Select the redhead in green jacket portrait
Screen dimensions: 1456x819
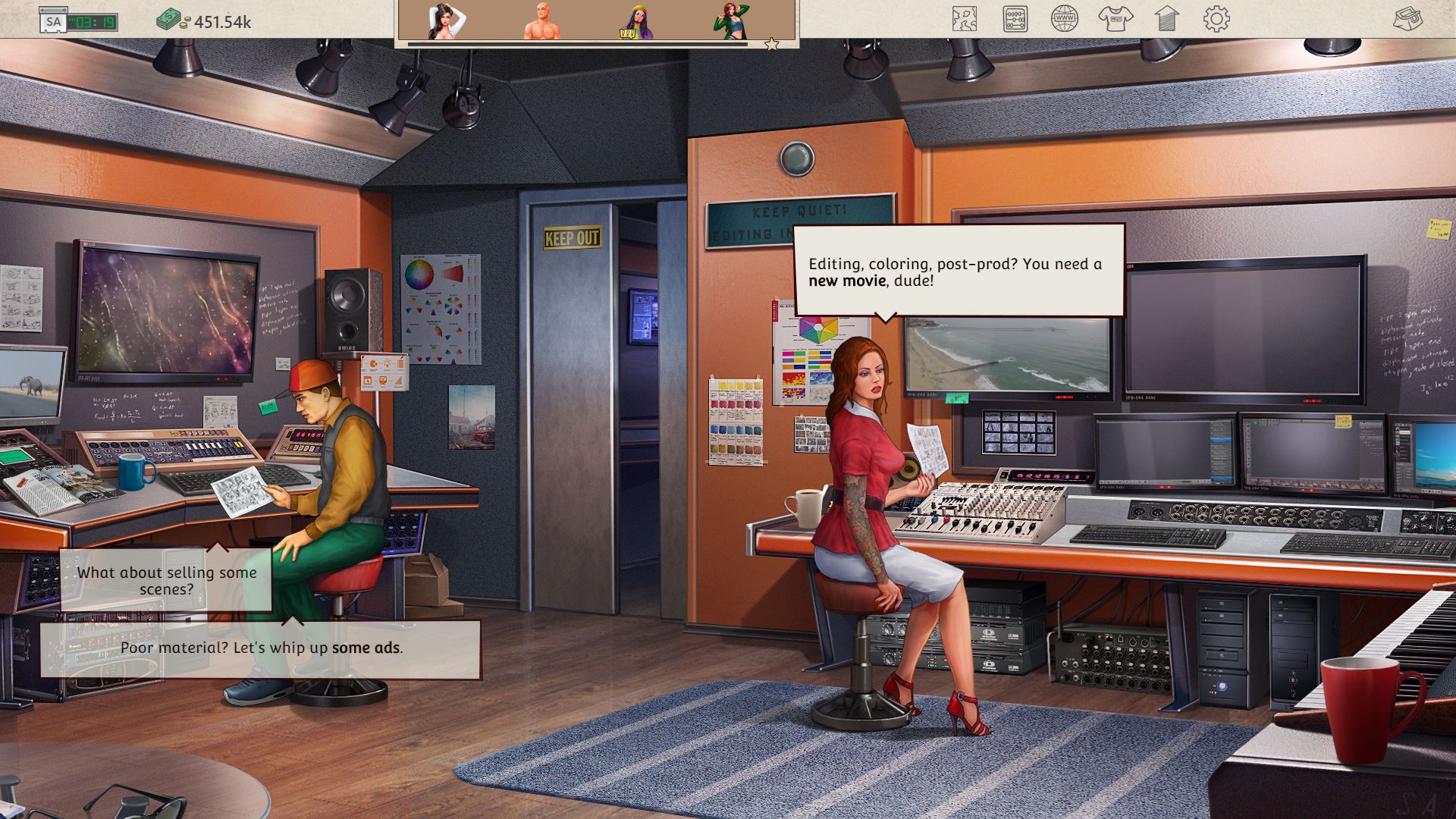(x=730, y=20)
